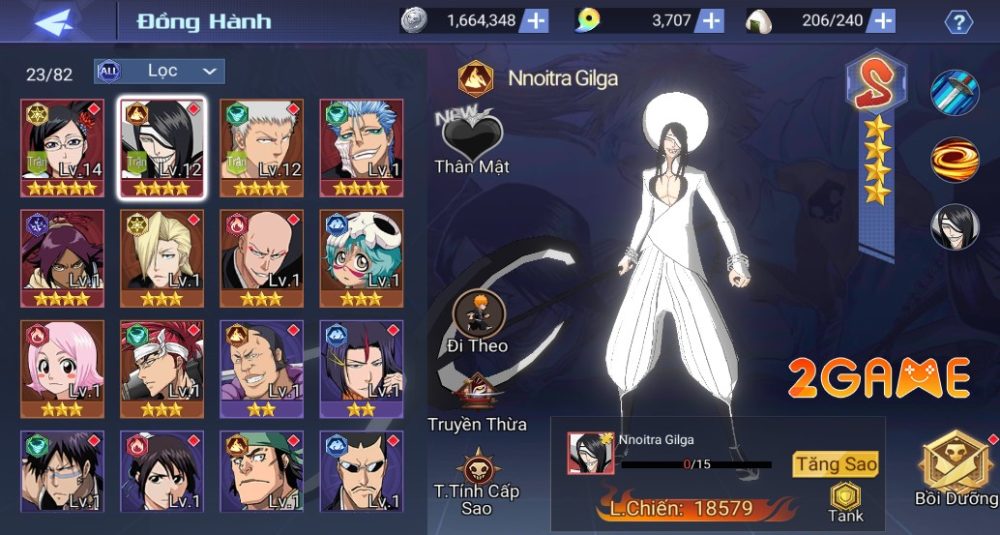Click the Tăng Sao button
This screenshot has width=1000, height=535.
pos(836,464)
